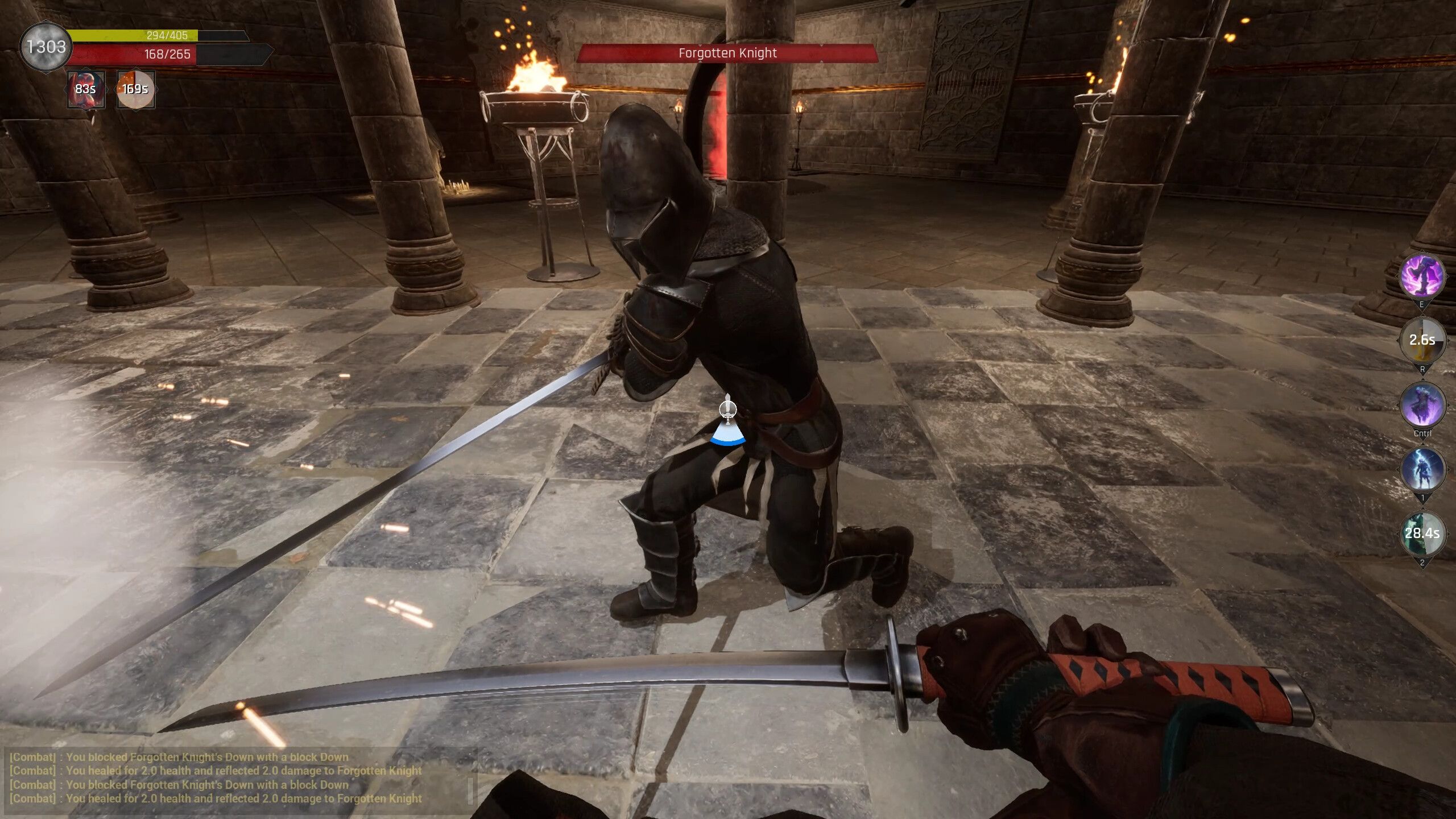Click the green ability with 28.4s cooldown
Viewport: 1456px width, 819px height.
pos(1422,533)
